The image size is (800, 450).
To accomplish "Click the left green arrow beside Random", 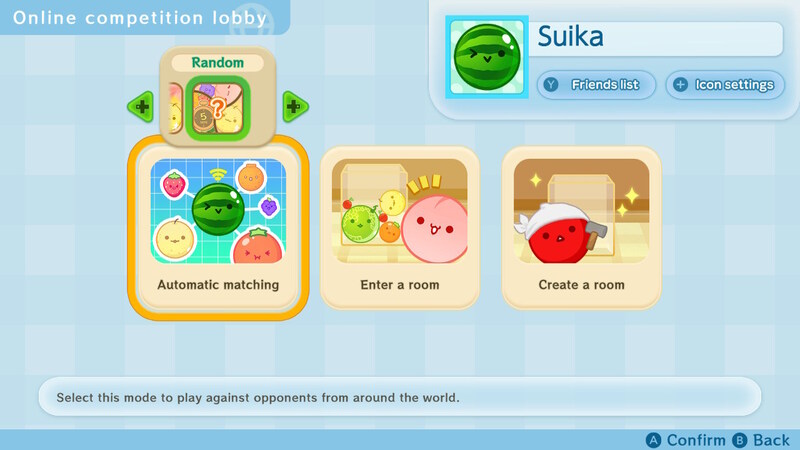I will pyautogui.click(x=141, y=106).
